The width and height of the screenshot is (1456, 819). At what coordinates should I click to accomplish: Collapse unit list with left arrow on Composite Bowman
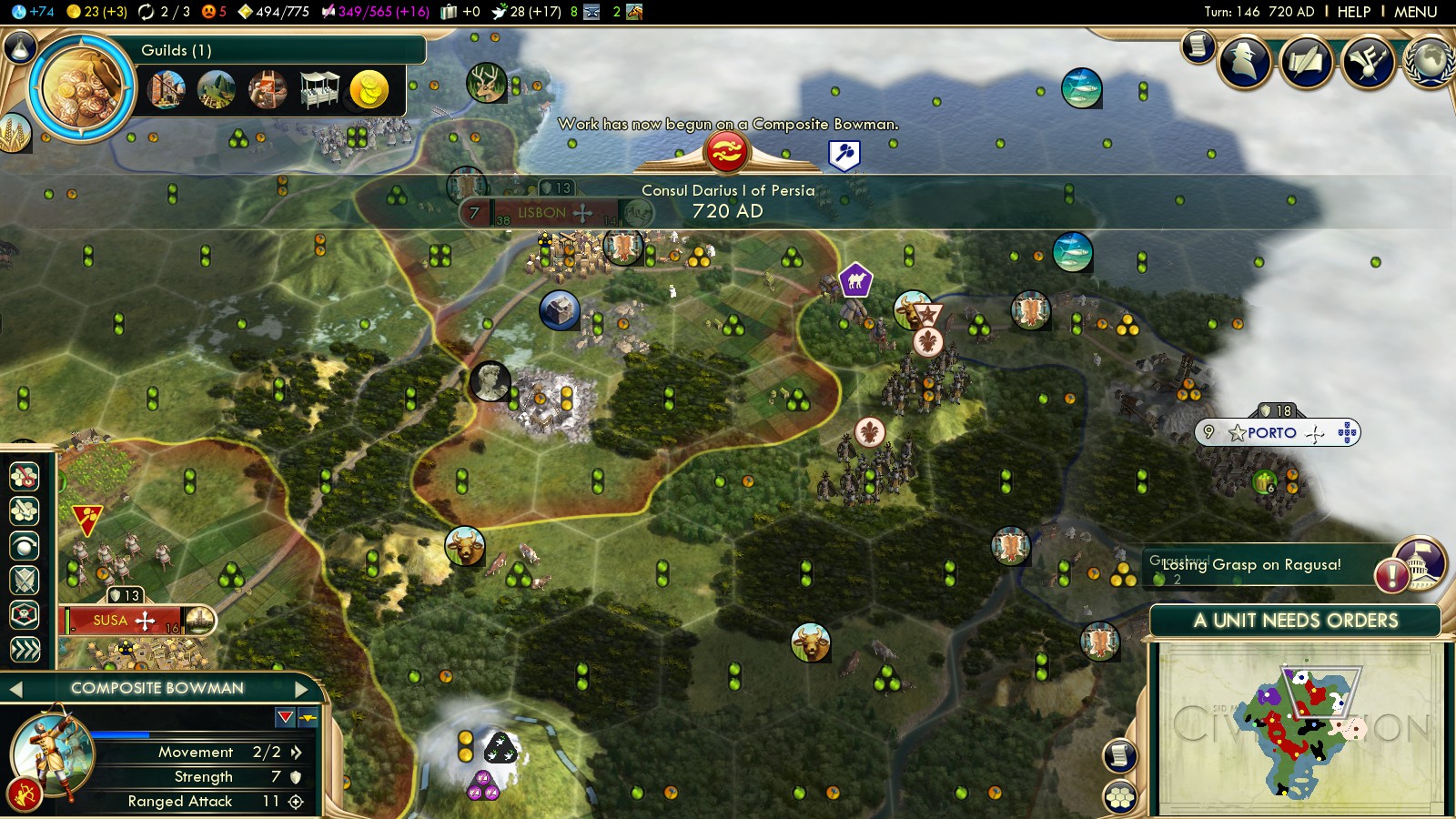pos(15,689)
